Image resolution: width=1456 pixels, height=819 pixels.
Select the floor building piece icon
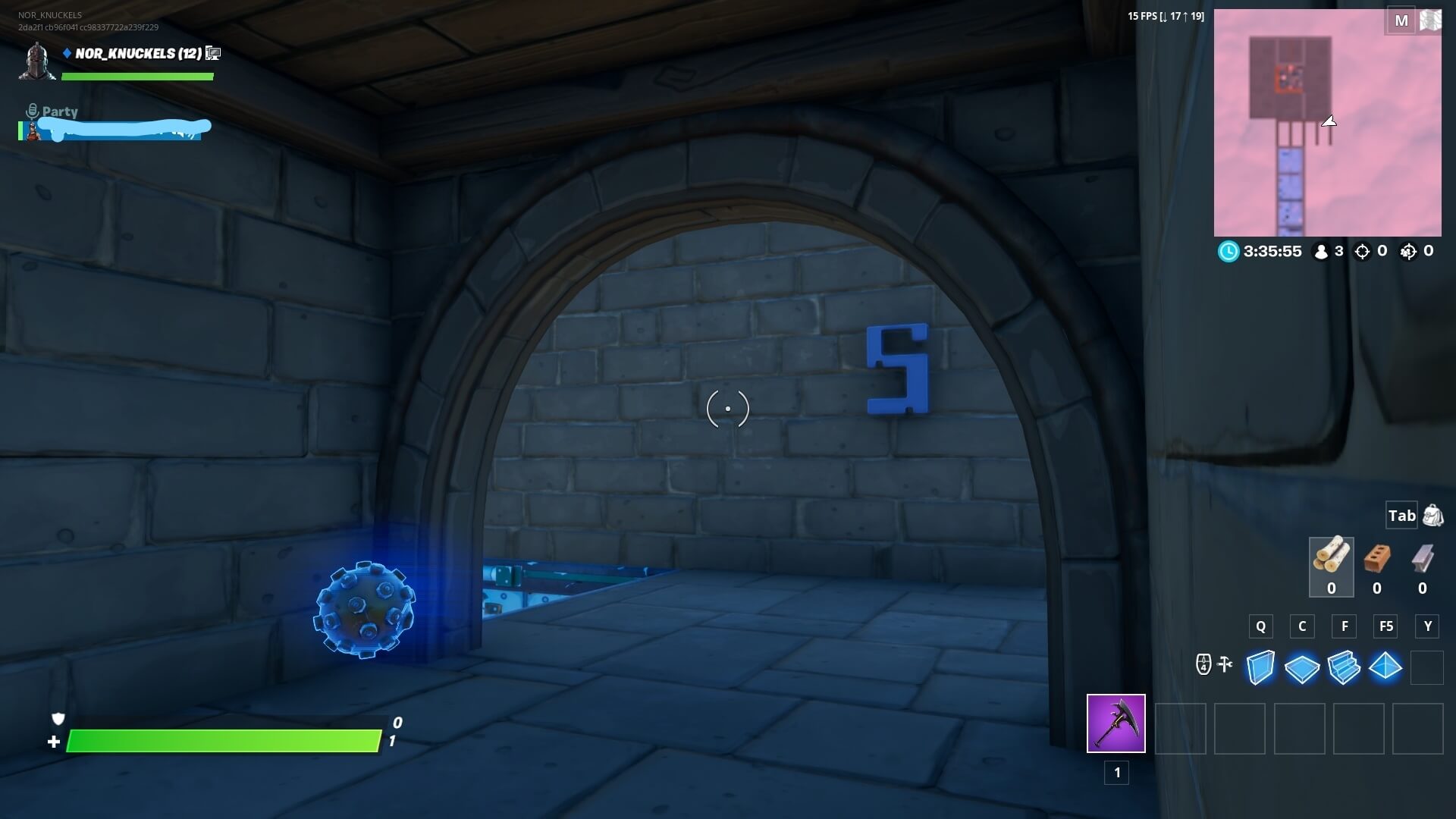coord(1301,668)
